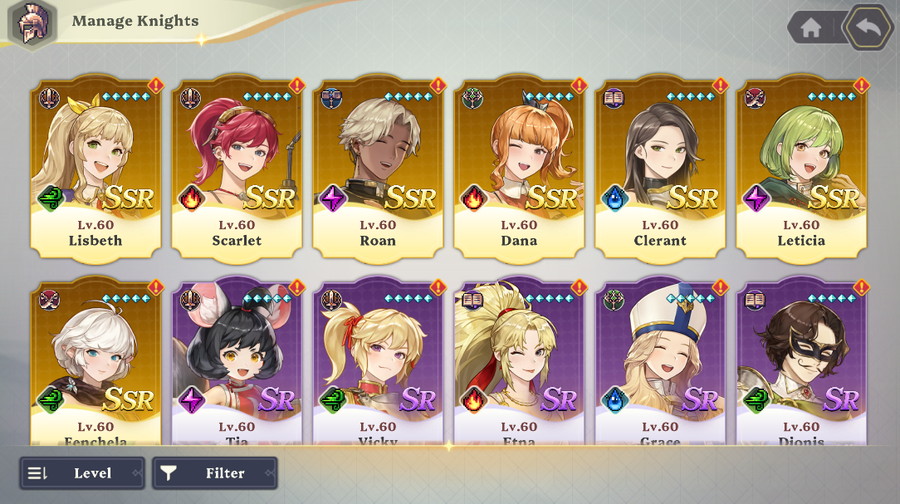Viewport: 900px width, 504px height.
Task: Open the Etna knight card
Action: tap(519, 362)
